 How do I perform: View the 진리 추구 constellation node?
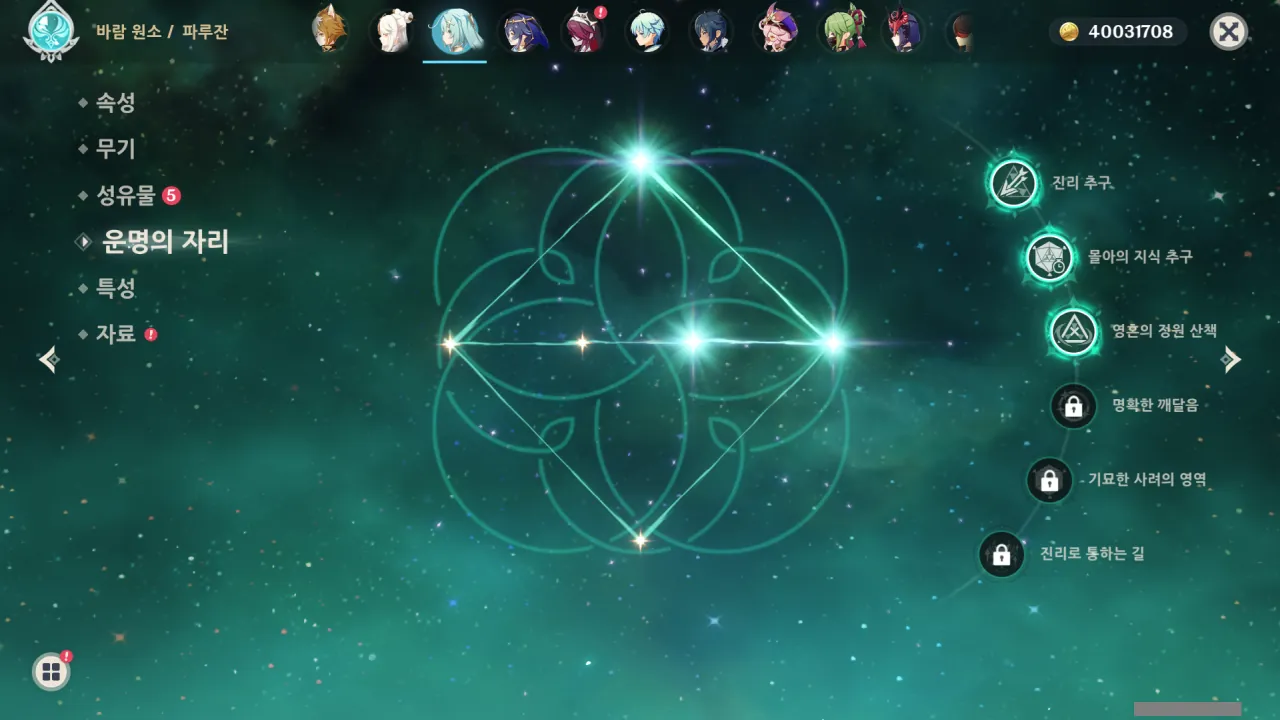(1014, 183)
